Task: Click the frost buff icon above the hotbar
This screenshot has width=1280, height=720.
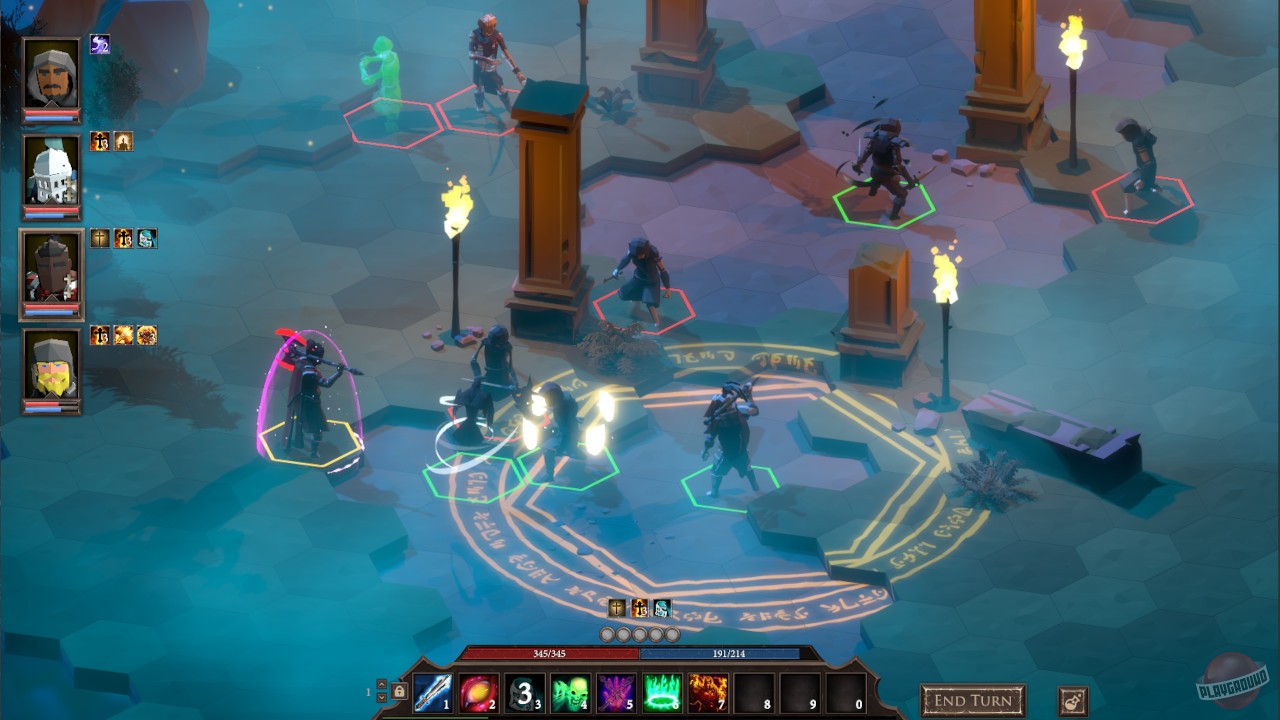Action: point(661,607)
